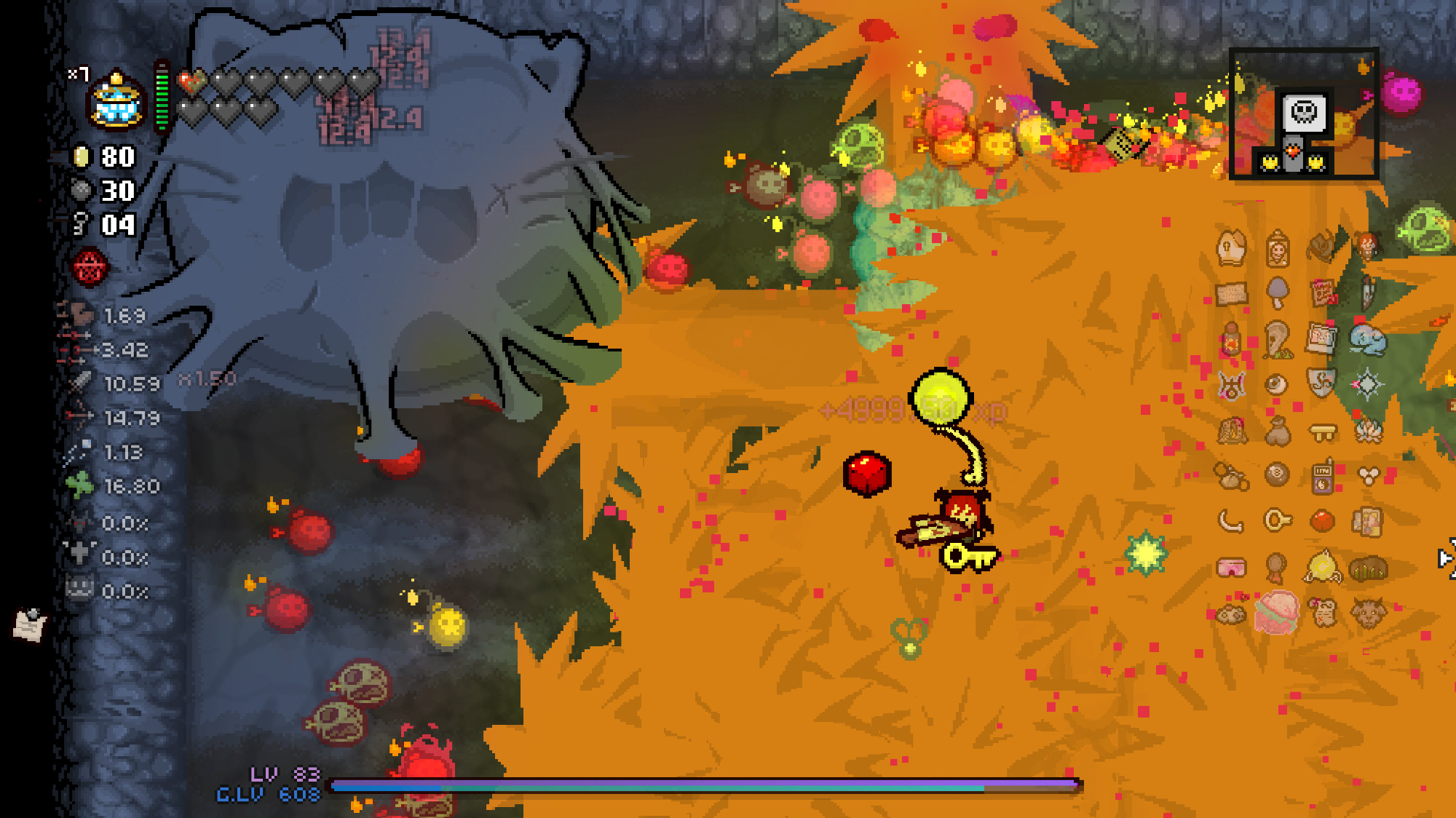Select the rosette ribbon item icon
Image resolution: width=1456 pixels, height=818 pixels.
[1275, 567]
